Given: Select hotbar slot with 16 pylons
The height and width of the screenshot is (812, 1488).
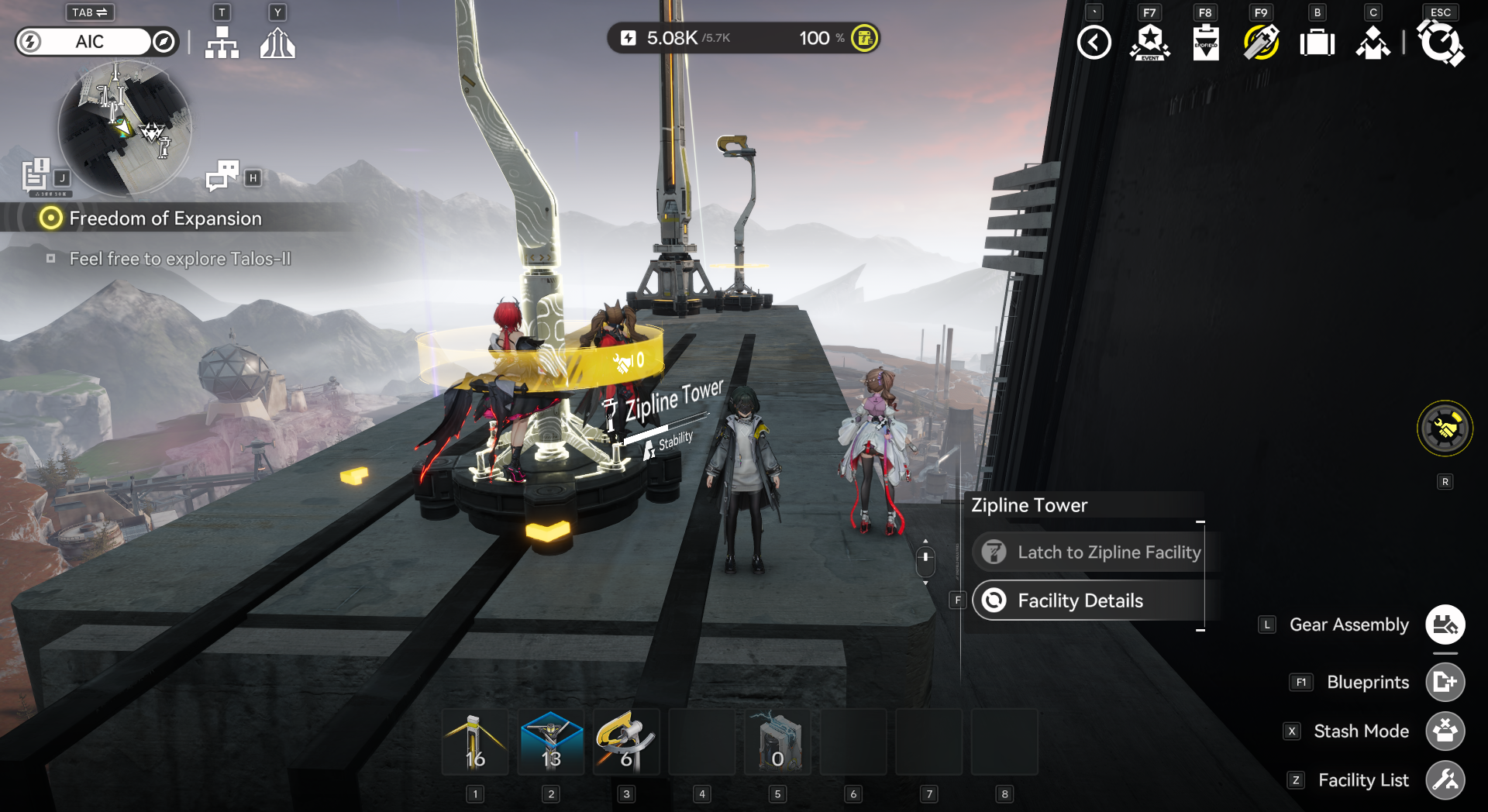Looking at the screenshot, I should click(x=475, y=742).
